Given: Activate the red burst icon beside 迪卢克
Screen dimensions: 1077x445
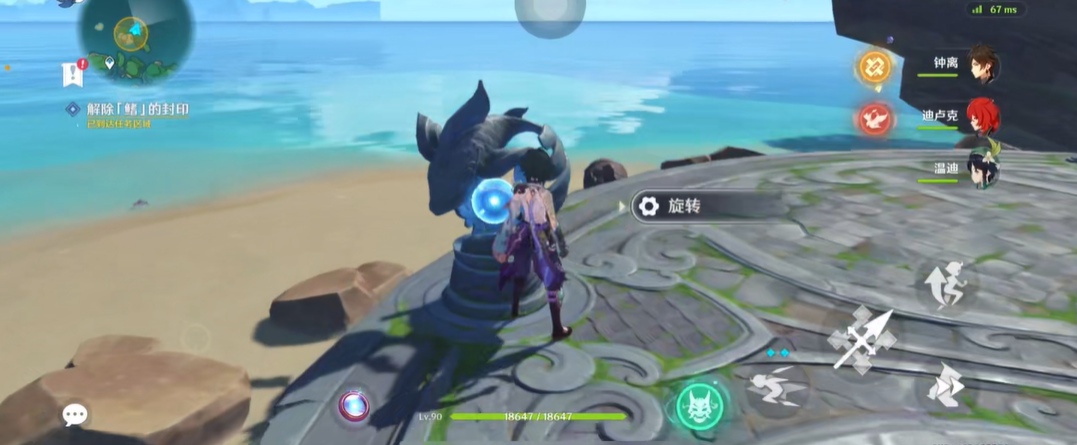Looking at the screenshot, I should pyautogui.click(x=874, y=119).
